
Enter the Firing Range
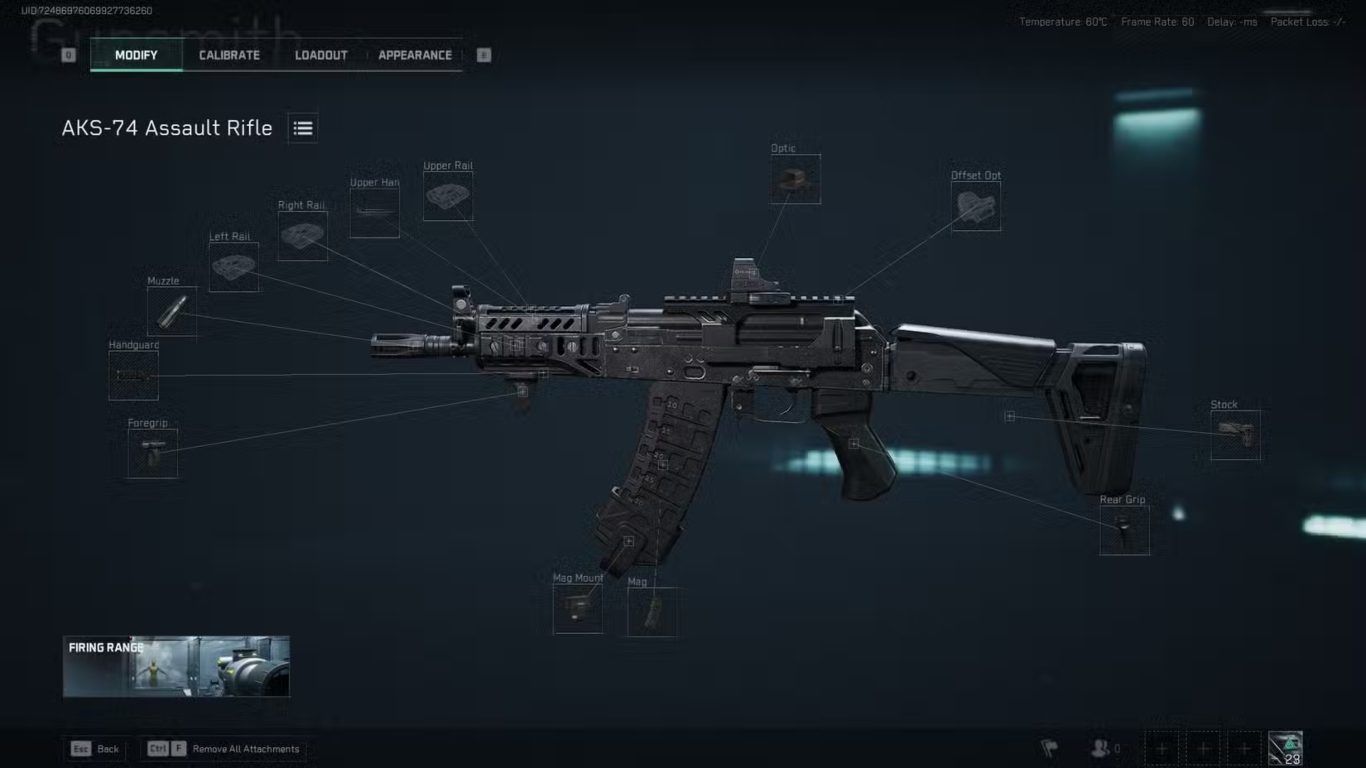pos(177,666)
